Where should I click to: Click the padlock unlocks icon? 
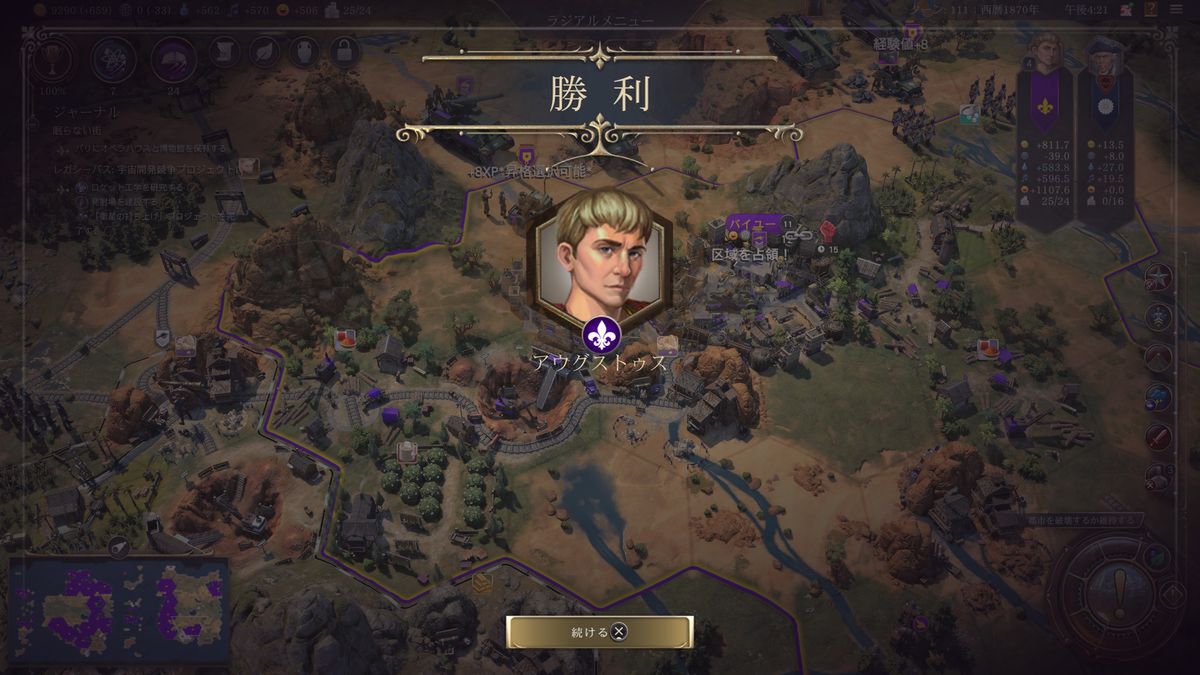[x=344, y=52]
